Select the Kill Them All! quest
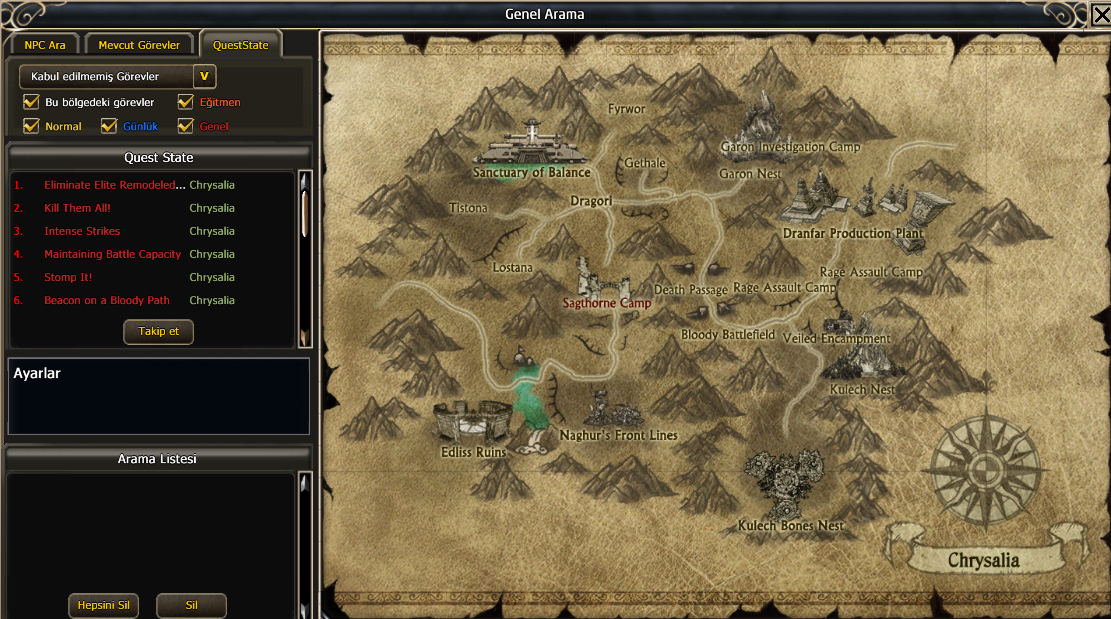This screenshot has height=619, width=1111. [x=77, y=208]
